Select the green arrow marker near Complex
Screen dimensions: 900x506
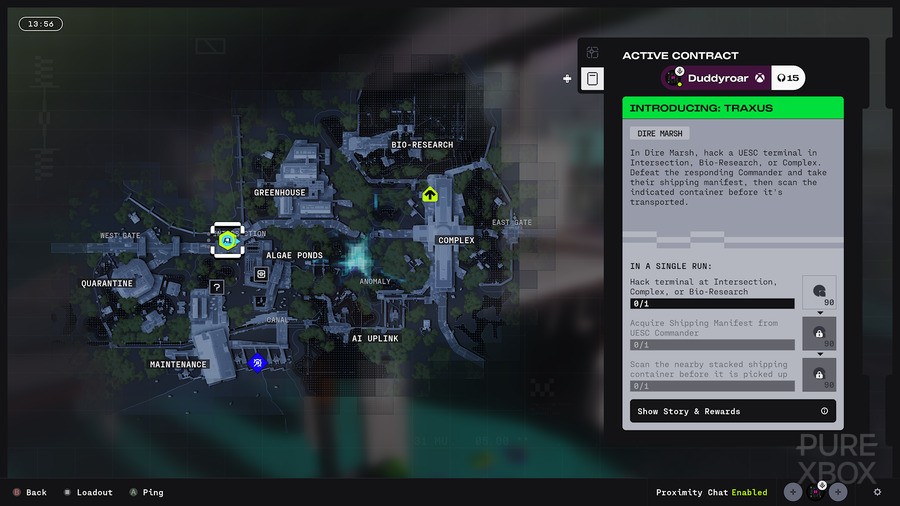(430, 194)
